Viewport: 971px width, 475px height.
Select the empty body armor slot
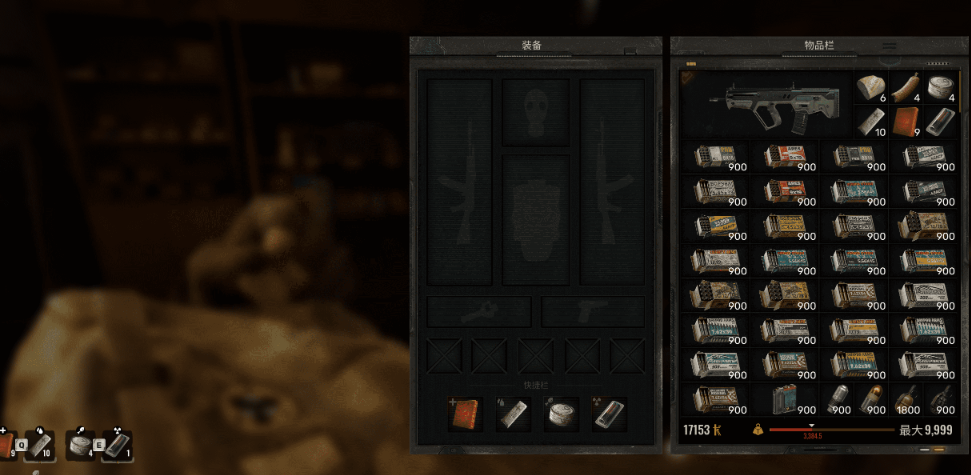[535, 220]
